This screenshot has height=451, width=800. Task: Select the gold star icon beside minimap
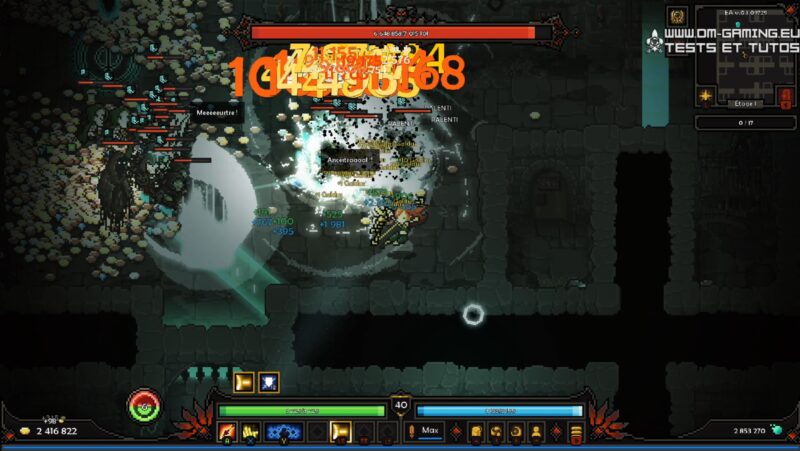(707, 96)
